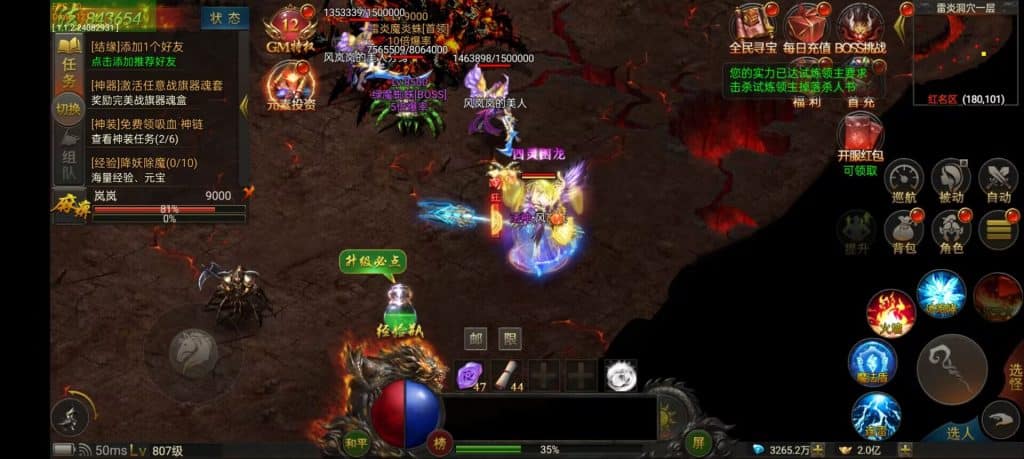Screen dimensions: 1024x459
Task: Open the 背包 bag icon
Action: click(903, 230)
